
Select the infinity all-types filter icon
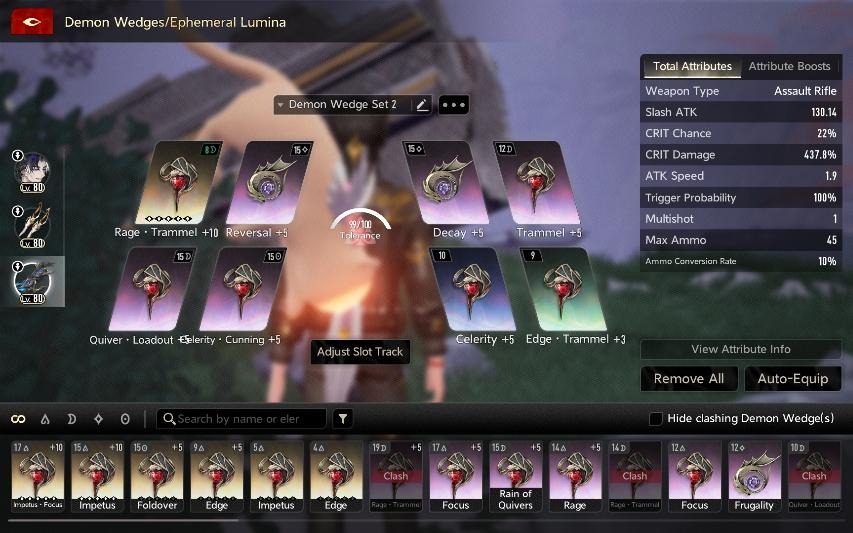click(x=18, y=419)
